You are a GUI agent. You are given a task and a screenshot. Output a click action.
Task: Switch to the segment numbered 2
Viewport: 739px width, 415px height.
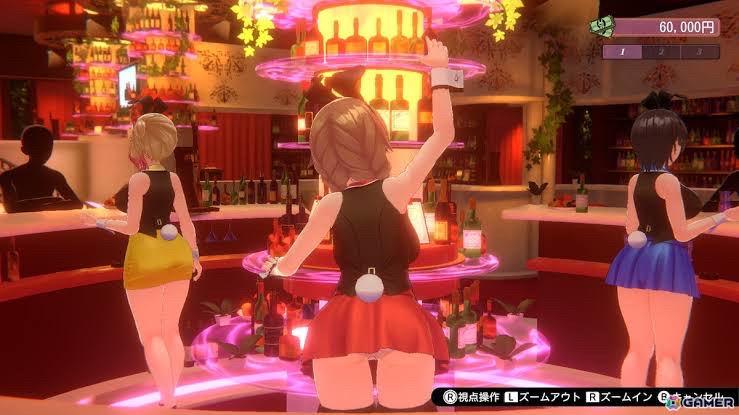click(x=662, y=51)
